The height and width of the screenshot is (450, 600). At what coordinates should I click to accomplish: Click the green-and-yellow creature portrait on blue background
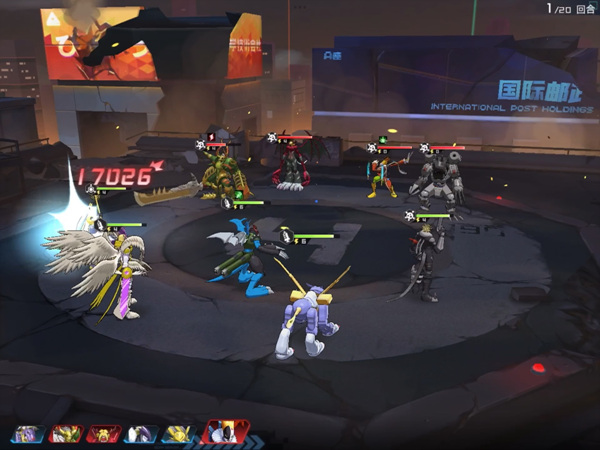click(x=65, y=434)
